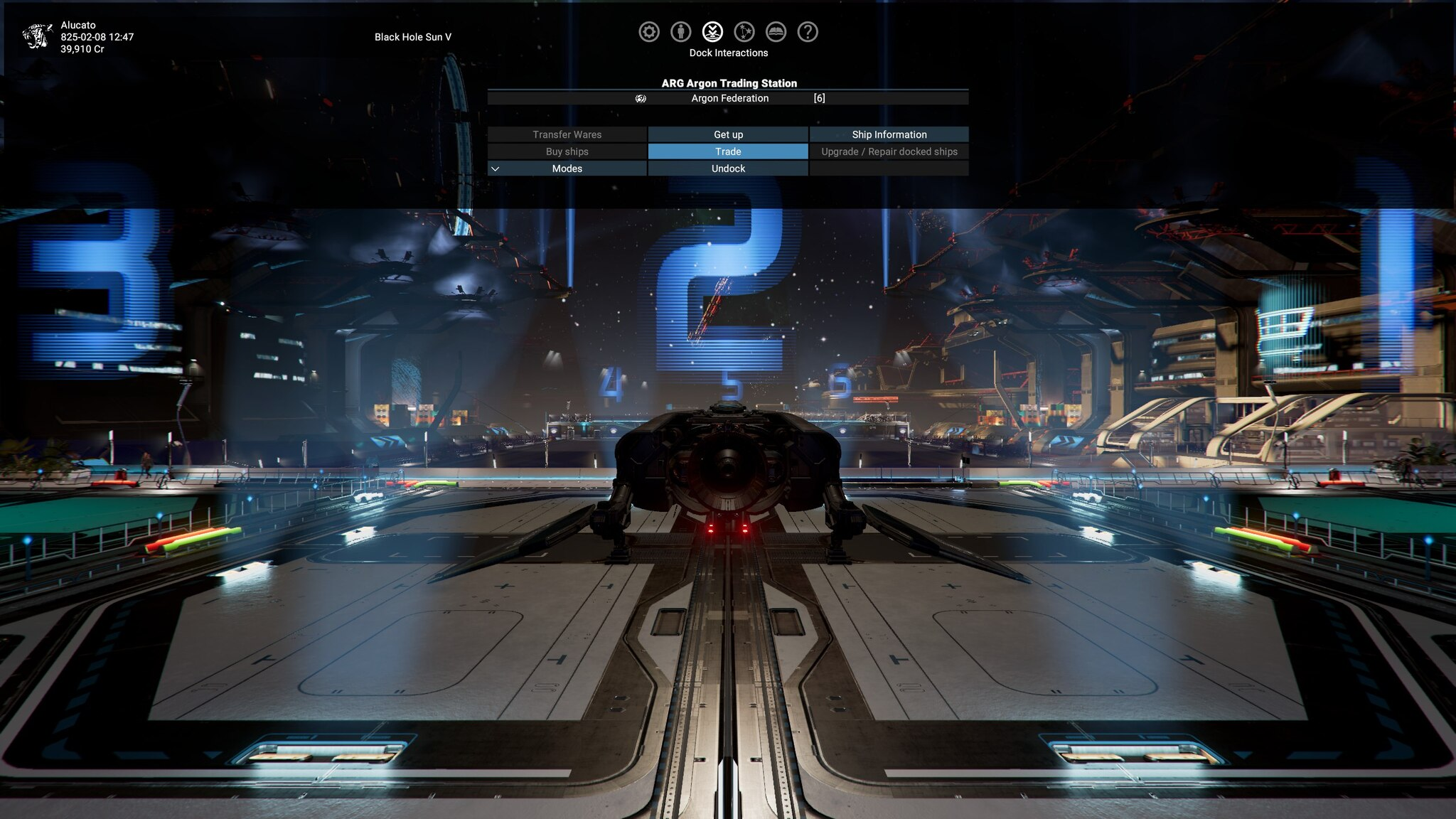Choose the Get up option

pyautogui.click(x=728, y=134)
